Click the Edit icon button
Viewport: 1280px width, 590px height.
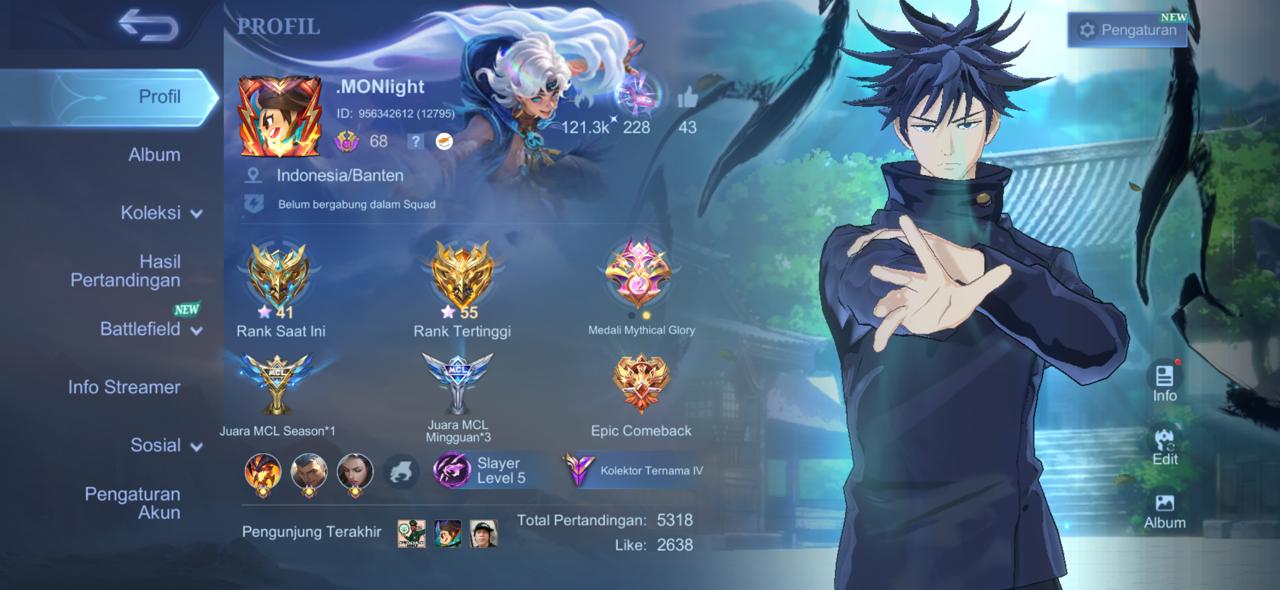click(1164, 446)
